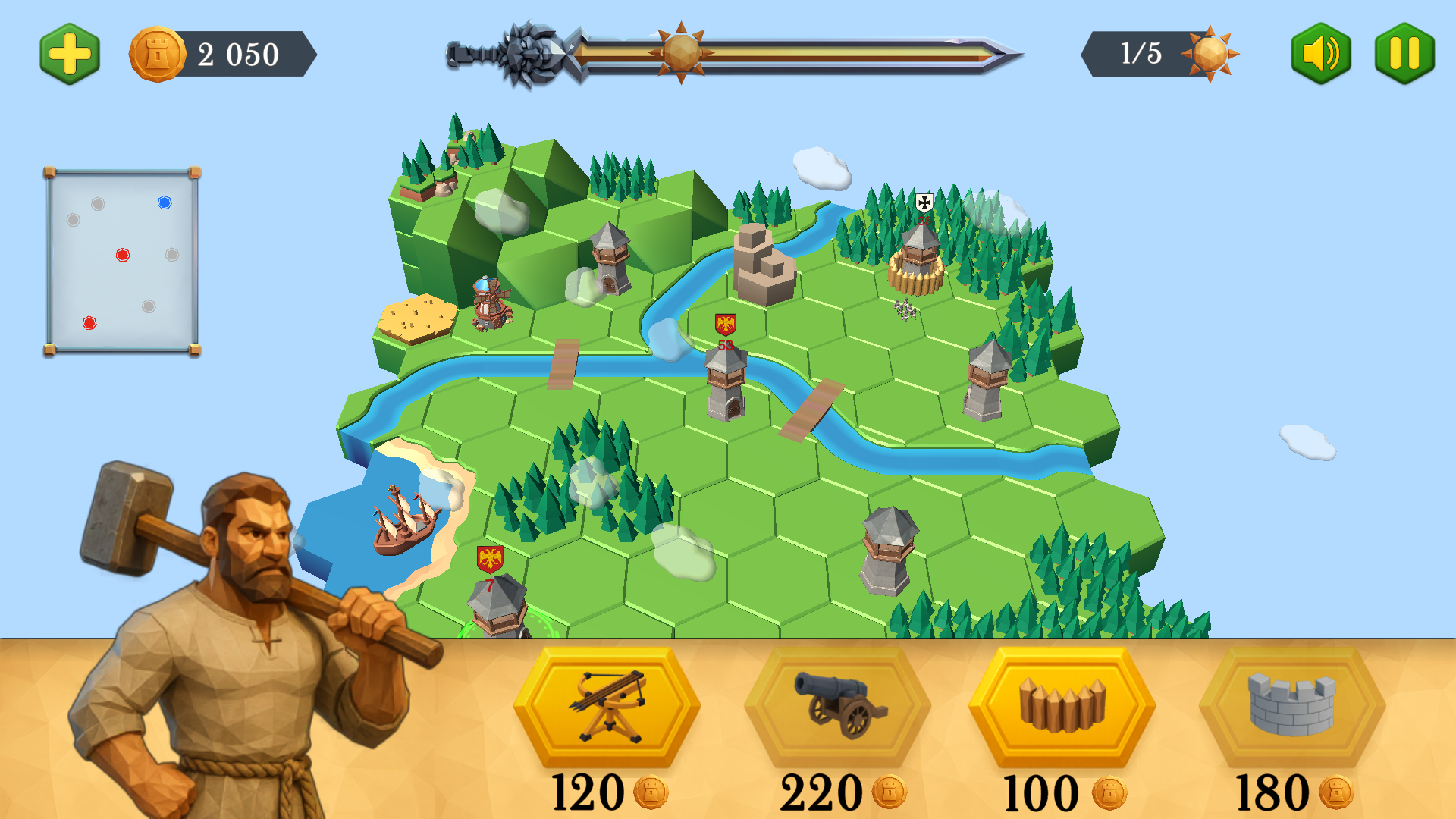1456x819 pixels.
Task: Click the castle tower emblem on the coin panel
Action: click(x=157, y=54)
